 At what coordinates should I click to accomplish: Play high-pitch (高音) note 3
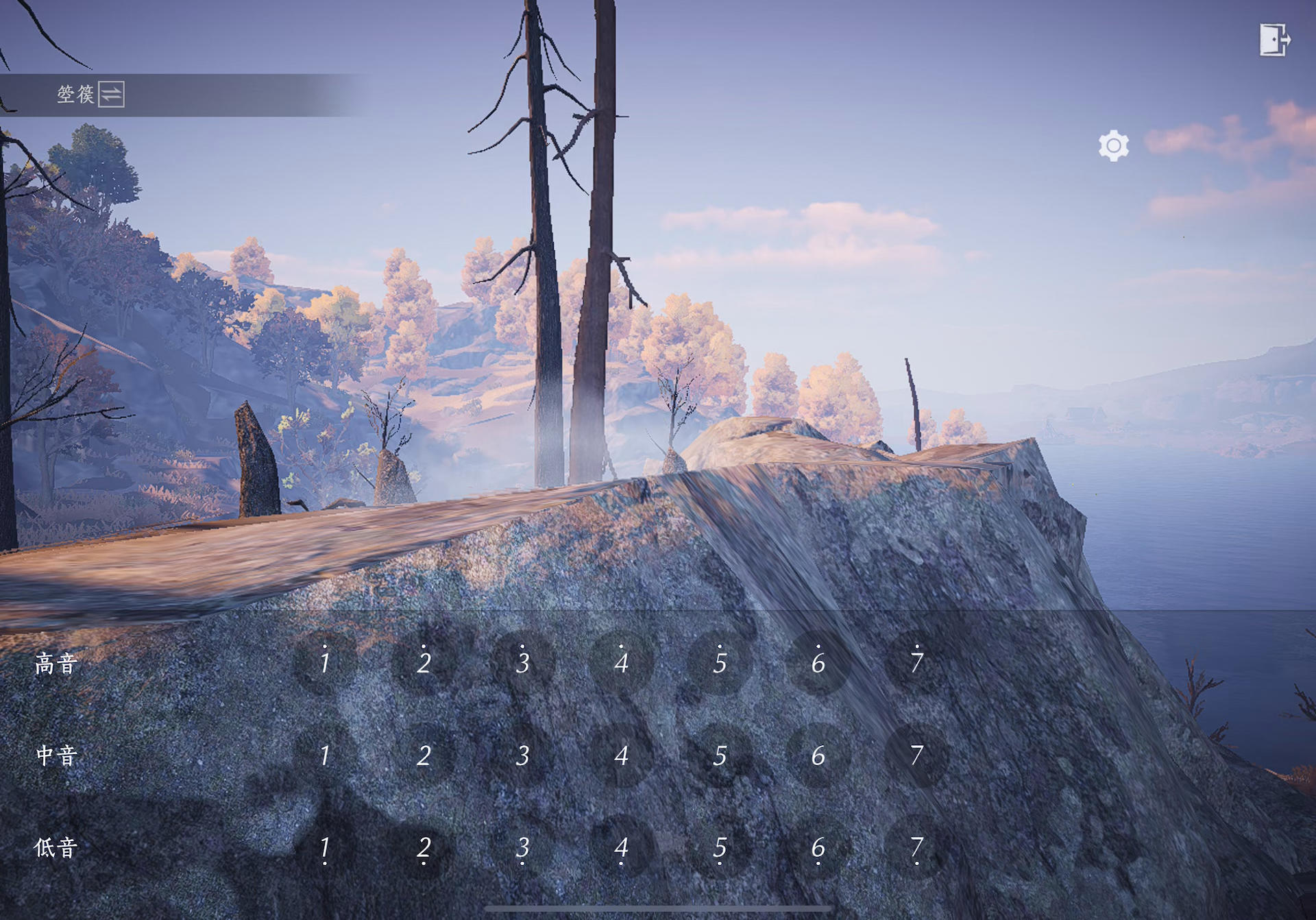coord(522,662)
